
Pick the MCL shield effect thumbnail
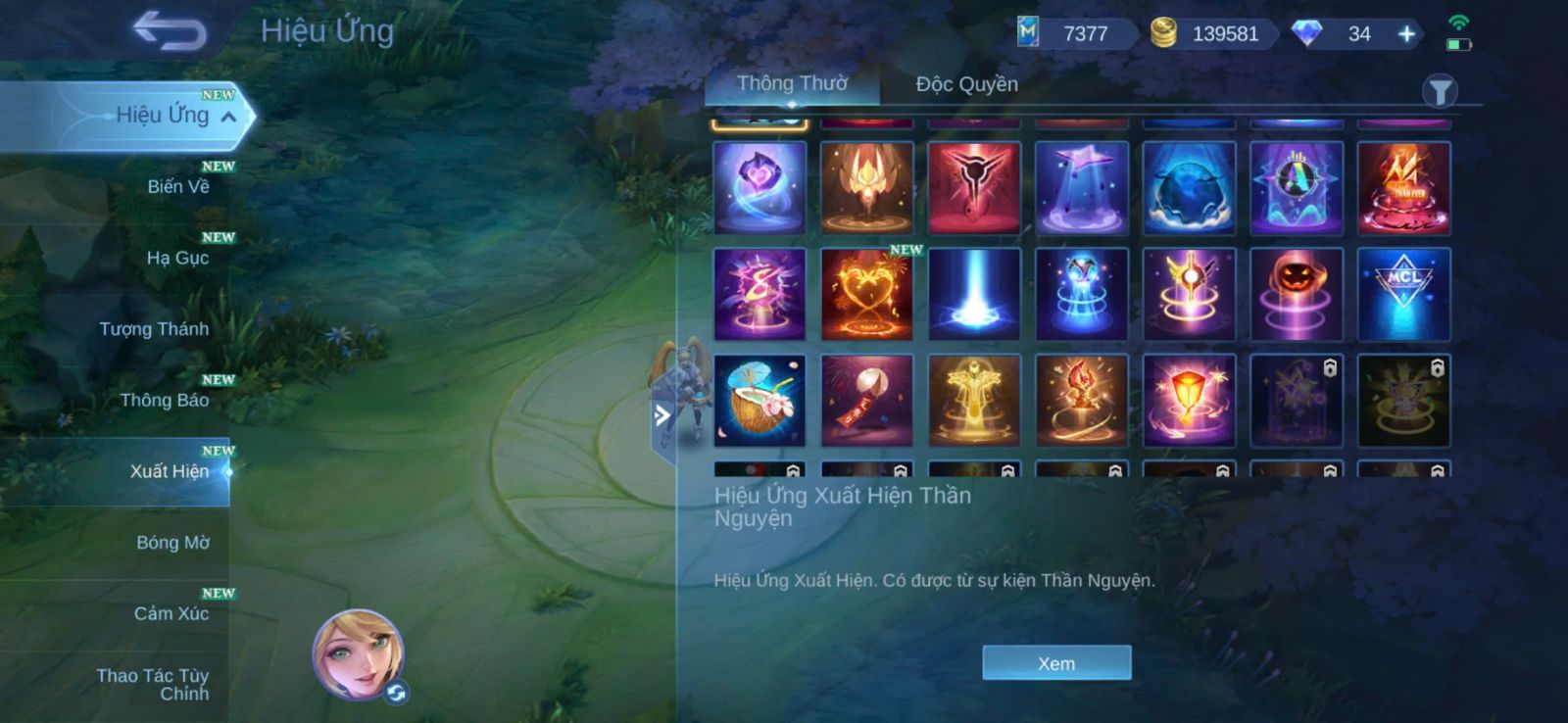coord(1403,294)
